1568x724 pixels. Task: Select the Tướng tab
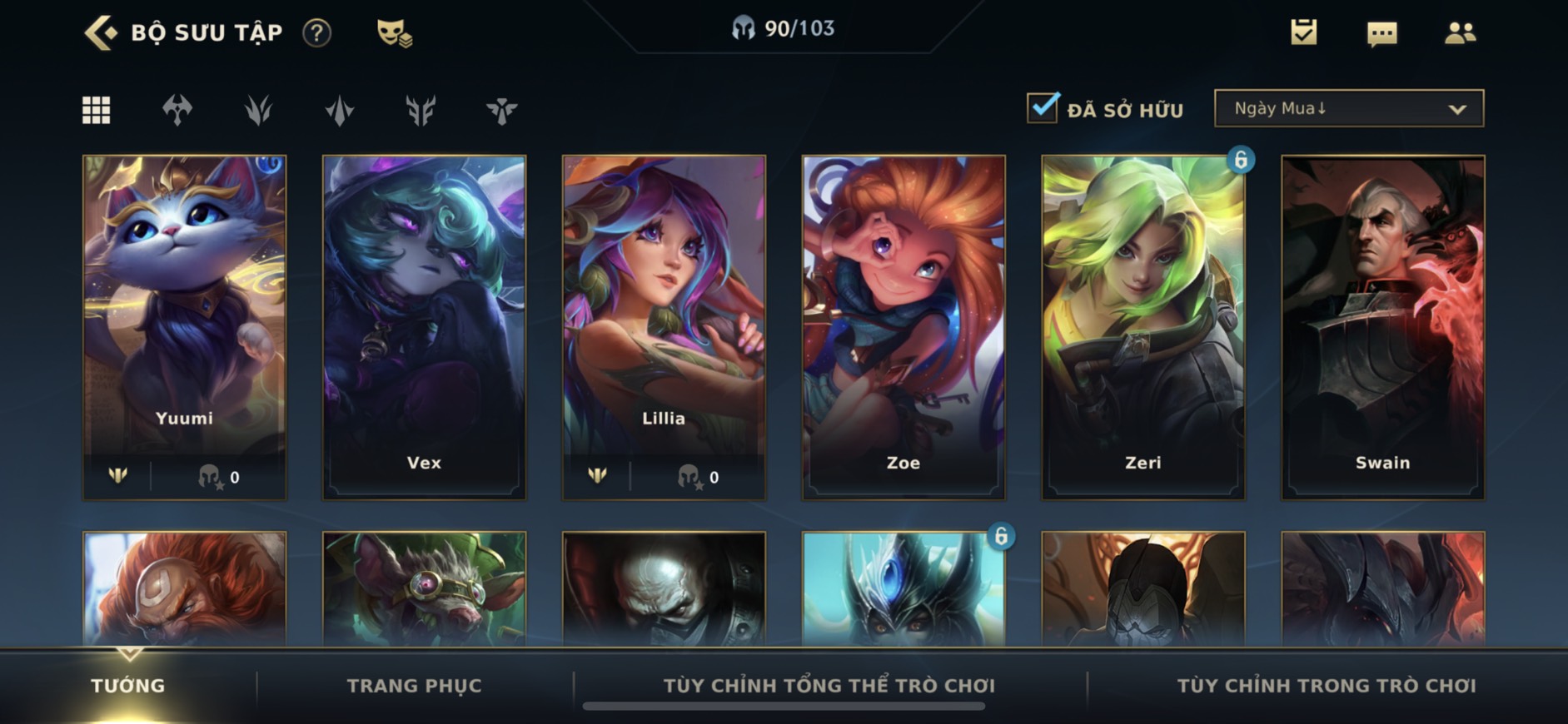pos(128,686)
